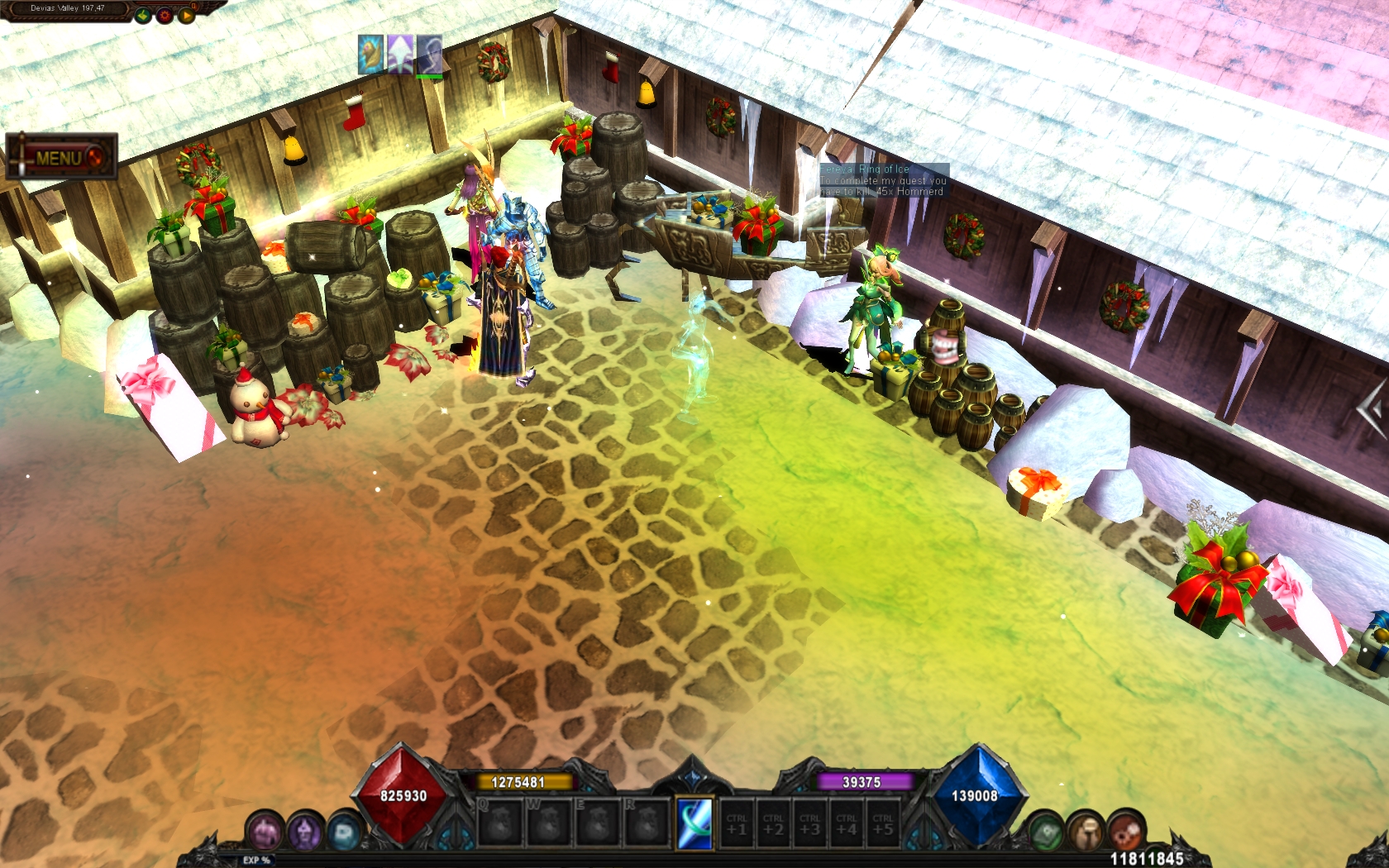
Task: Select the white upward arrow buff icon
Action: click(x=400, y=55)
